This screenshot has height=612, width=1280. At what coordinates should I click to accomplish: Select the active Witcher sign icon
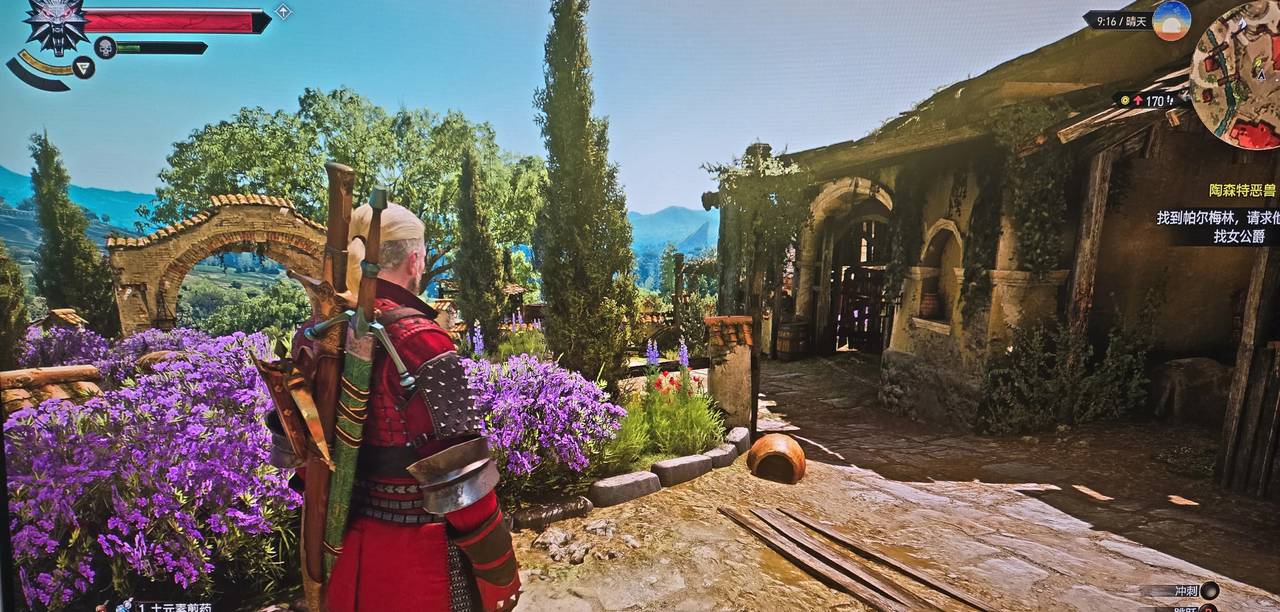(x=84, y=67)
